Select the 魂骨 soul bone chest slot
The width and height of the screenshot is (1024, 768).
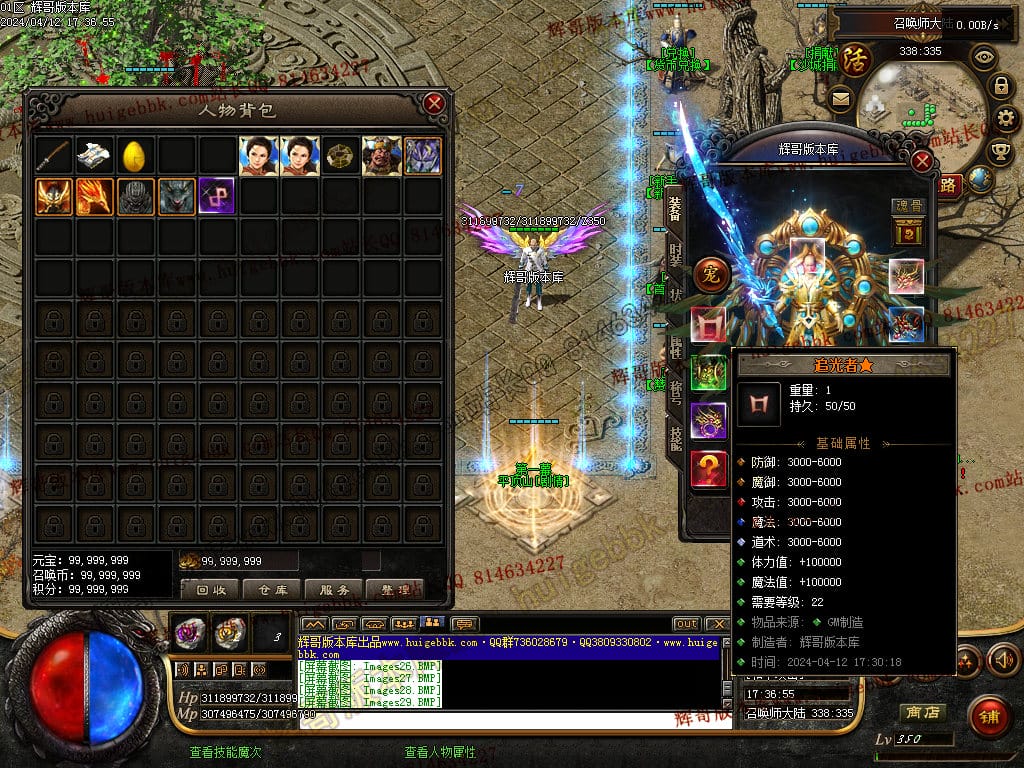[906, 234]
